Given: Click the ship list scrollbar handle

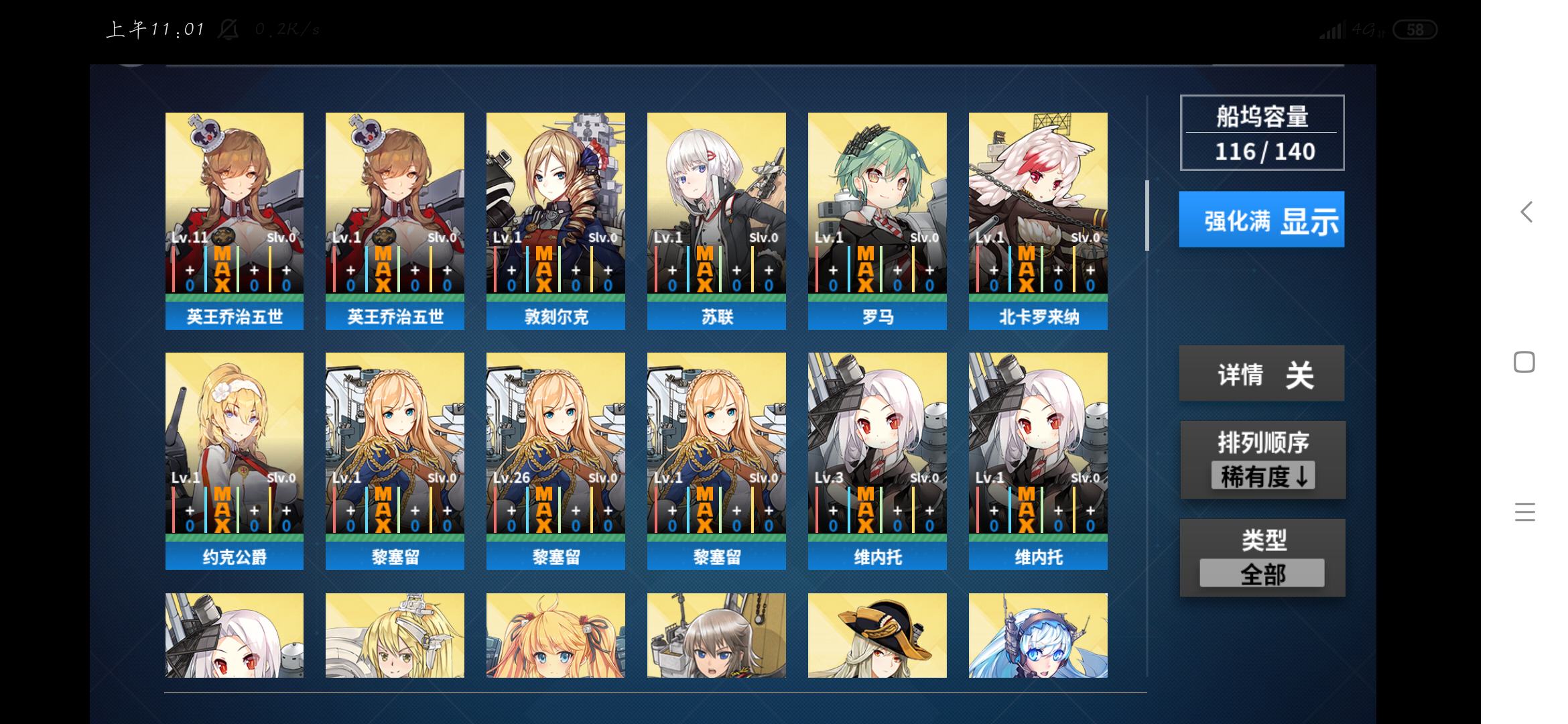Looking at the screenshot, I should click(1147, 215).
